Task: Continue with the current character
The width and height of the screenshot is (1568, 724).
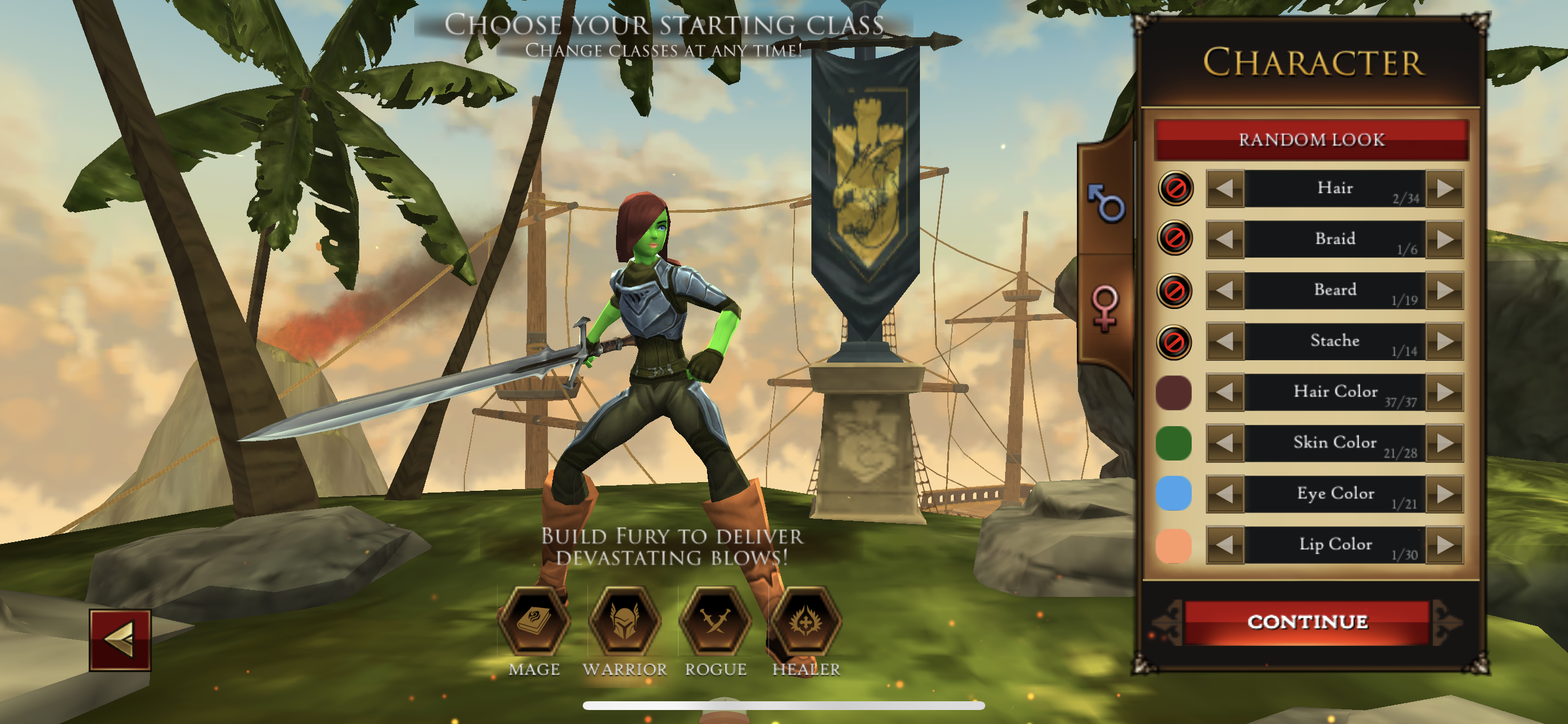Action: [1307, 622]
